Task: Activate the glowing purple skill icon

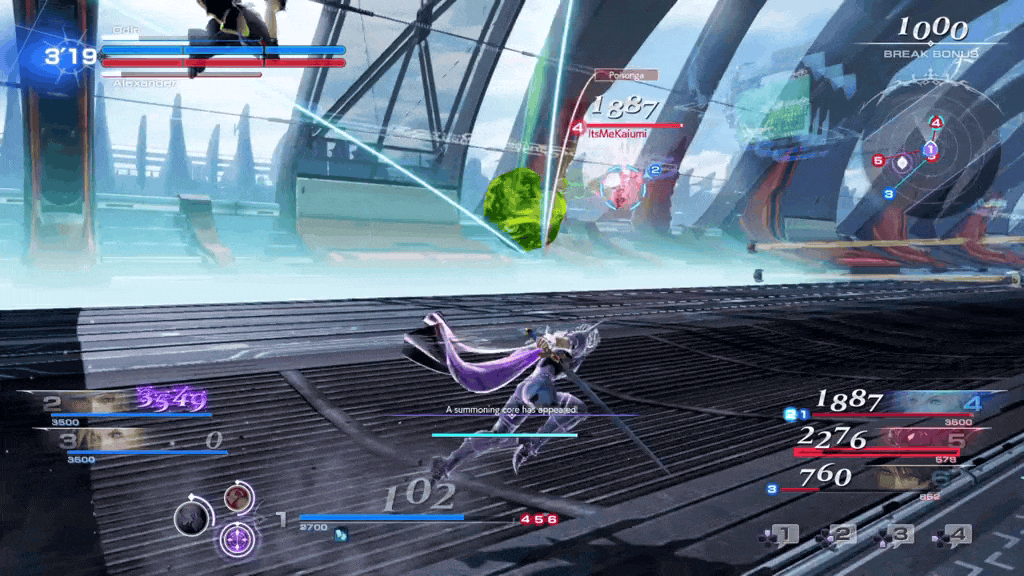Action: (x=237, y=539)
